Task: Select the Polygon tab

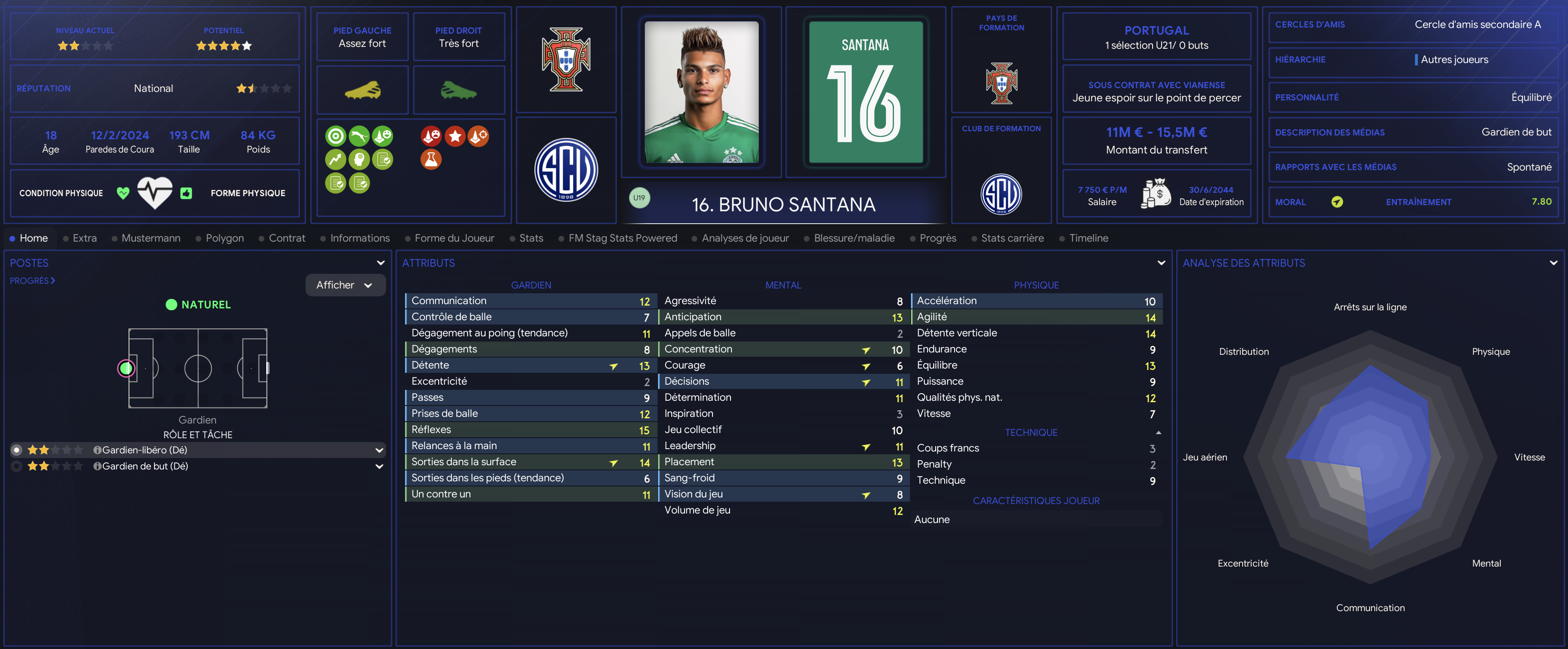Action: (x=224, y=238)
